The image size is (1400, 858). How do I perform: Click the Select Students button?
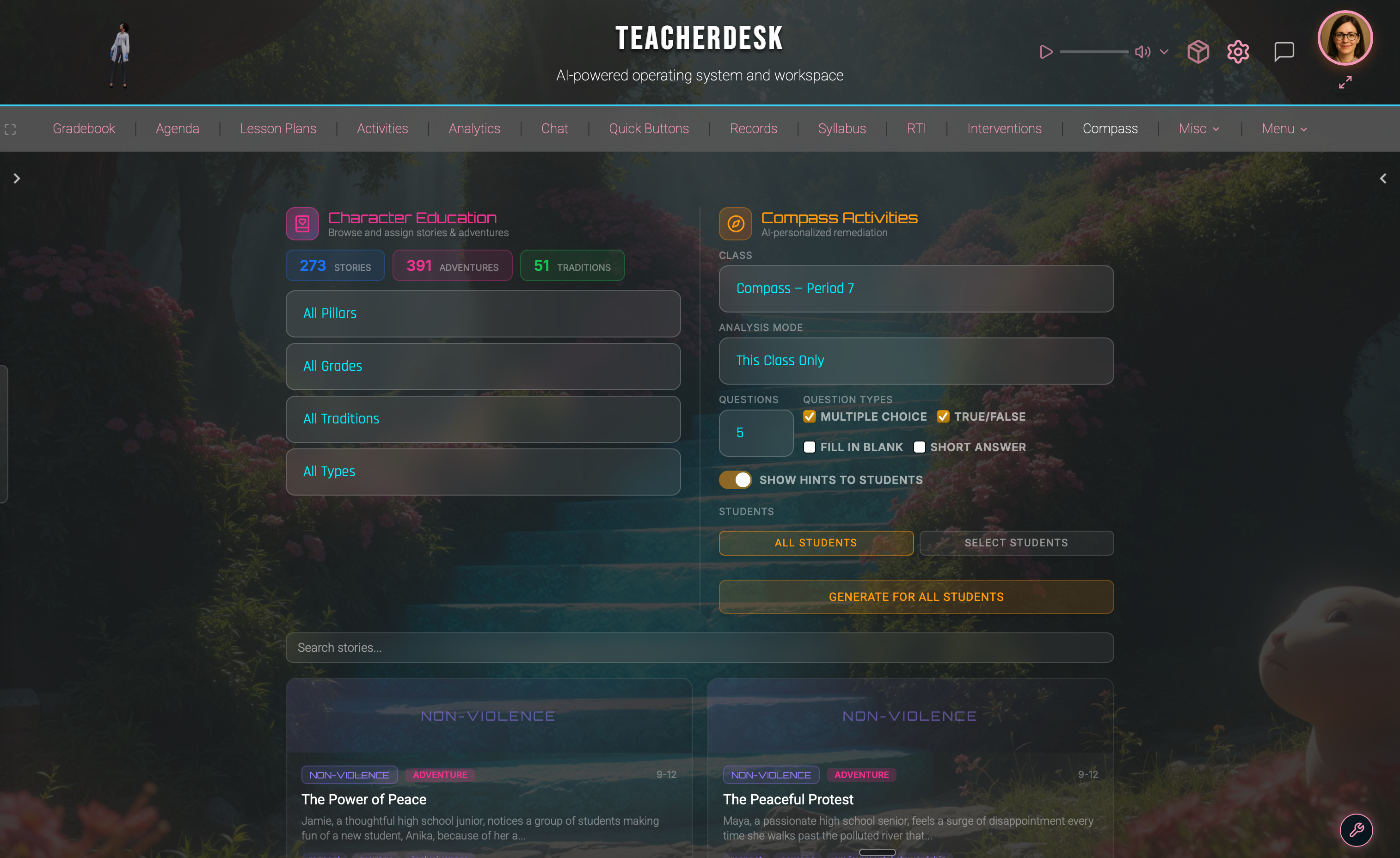[x=1016, y=543]
